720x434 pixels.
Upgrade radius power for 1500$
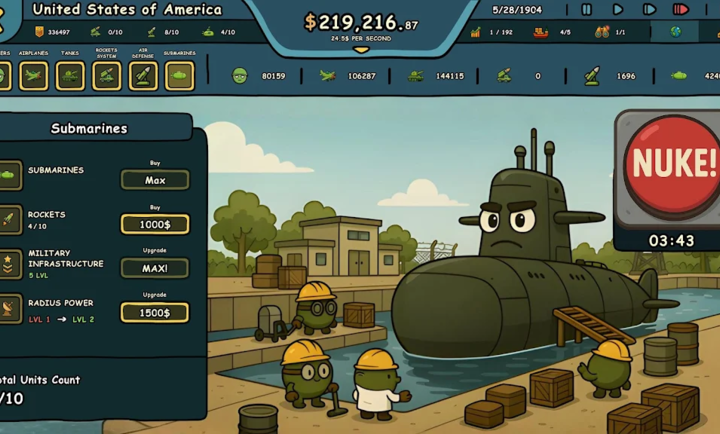[x=155, y=312]
